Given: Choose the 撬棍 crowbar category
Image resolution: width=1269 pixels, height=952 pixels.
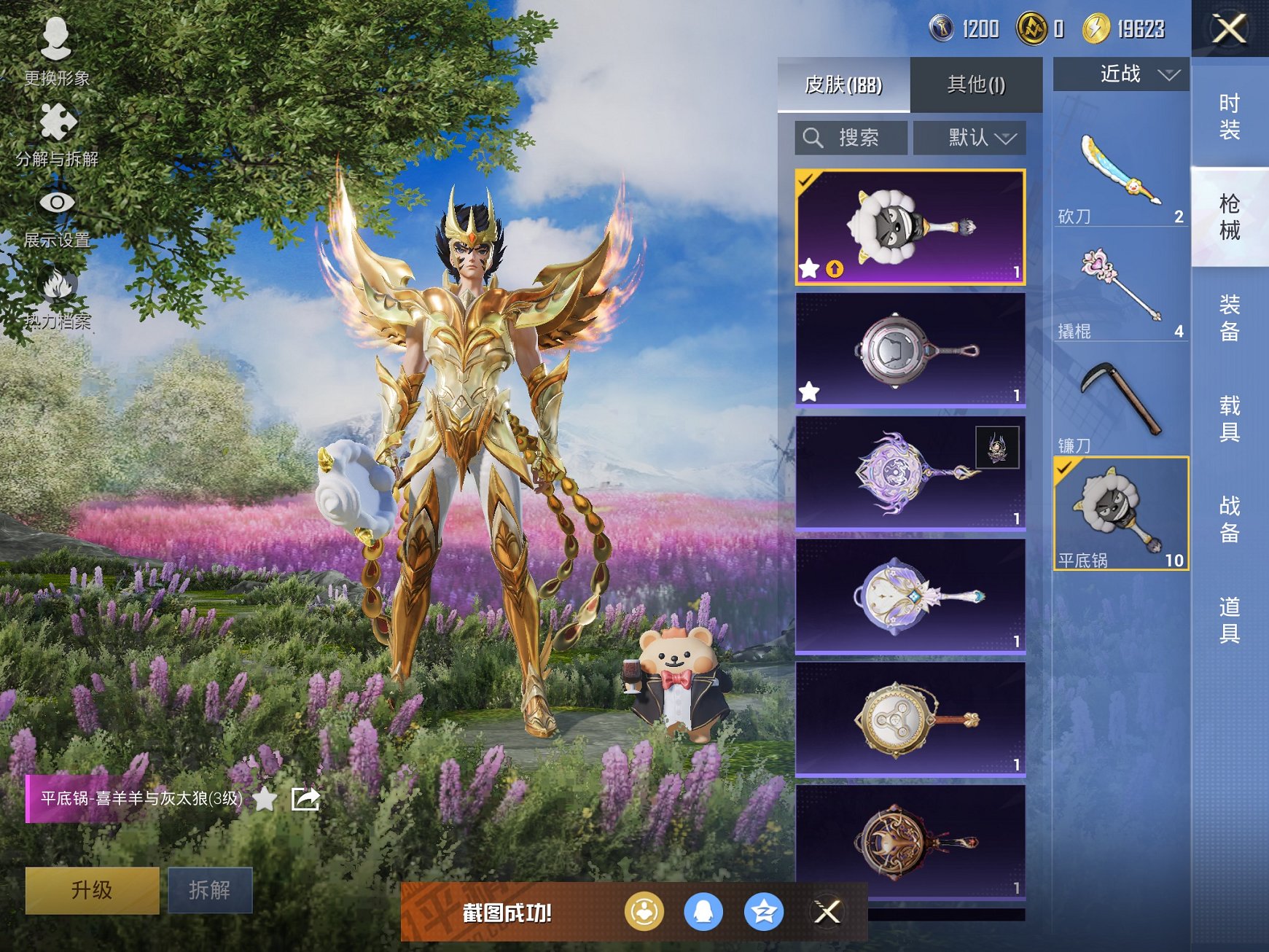Looking at the screenshot, I should point(1120,291).
